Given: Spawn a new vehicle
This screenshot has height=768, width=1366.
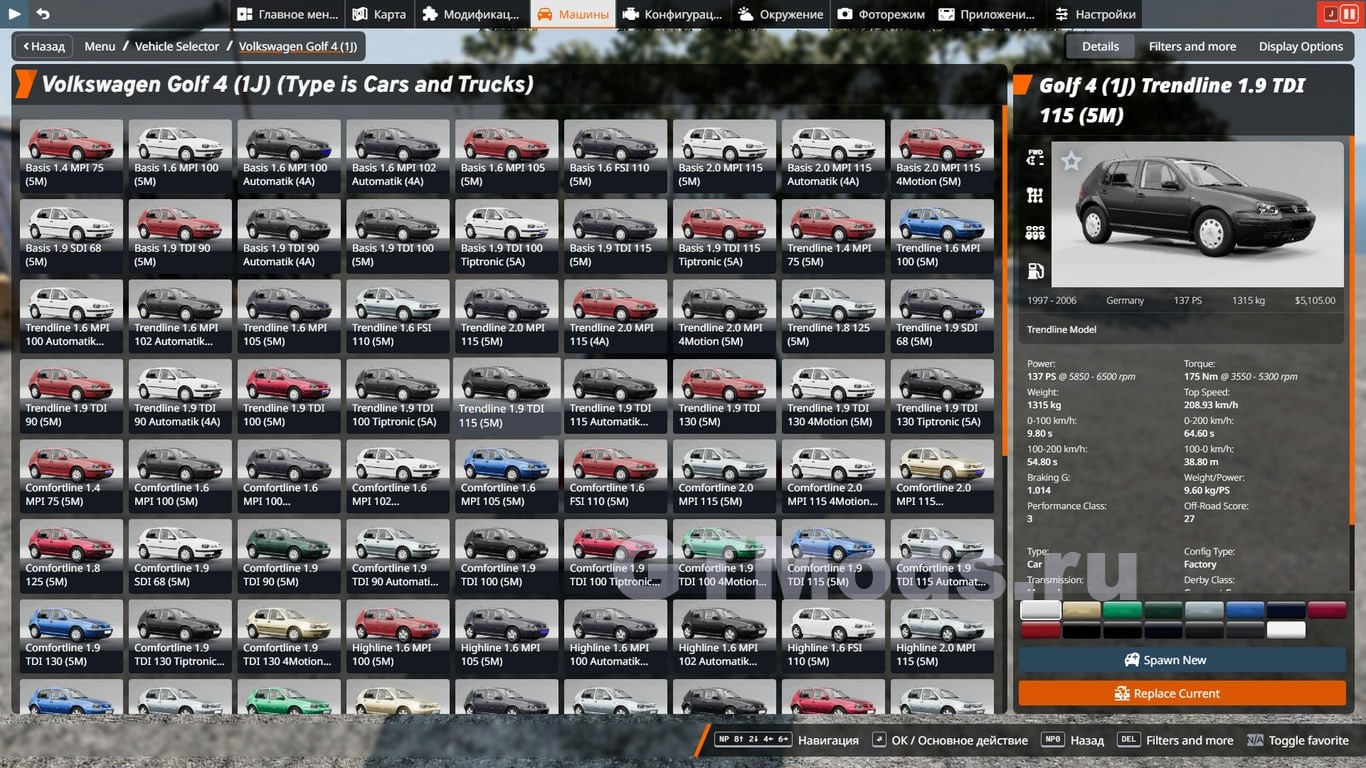Looking at the screenshot, I should point(1181,660).
